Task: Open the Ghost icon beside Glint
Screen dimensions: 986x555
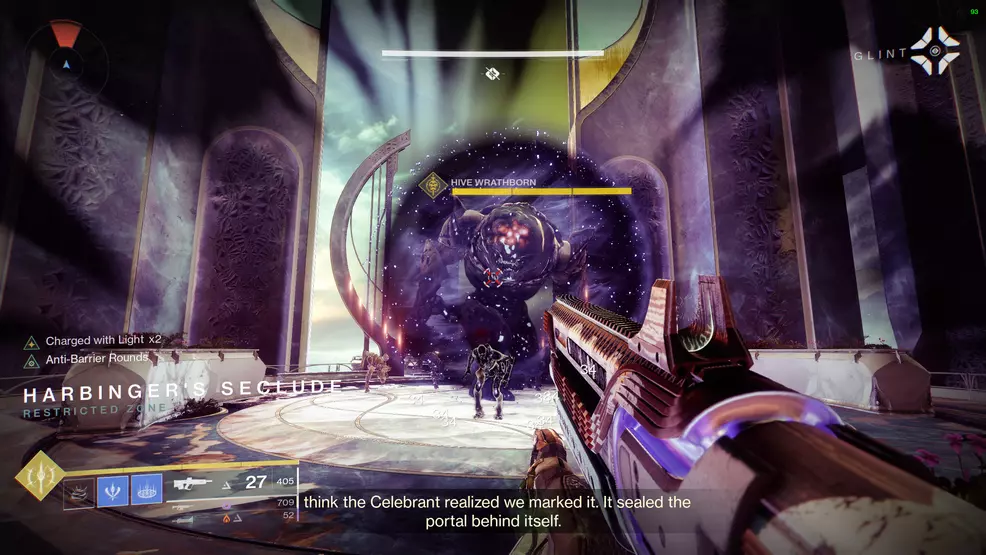Action: click(x=934, y=51)
